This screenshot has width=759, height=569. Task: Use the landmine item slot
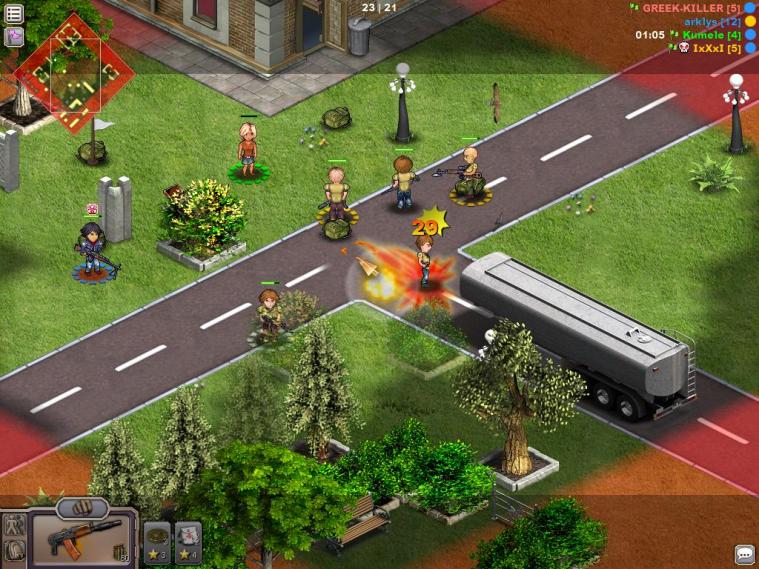point(157,540)
